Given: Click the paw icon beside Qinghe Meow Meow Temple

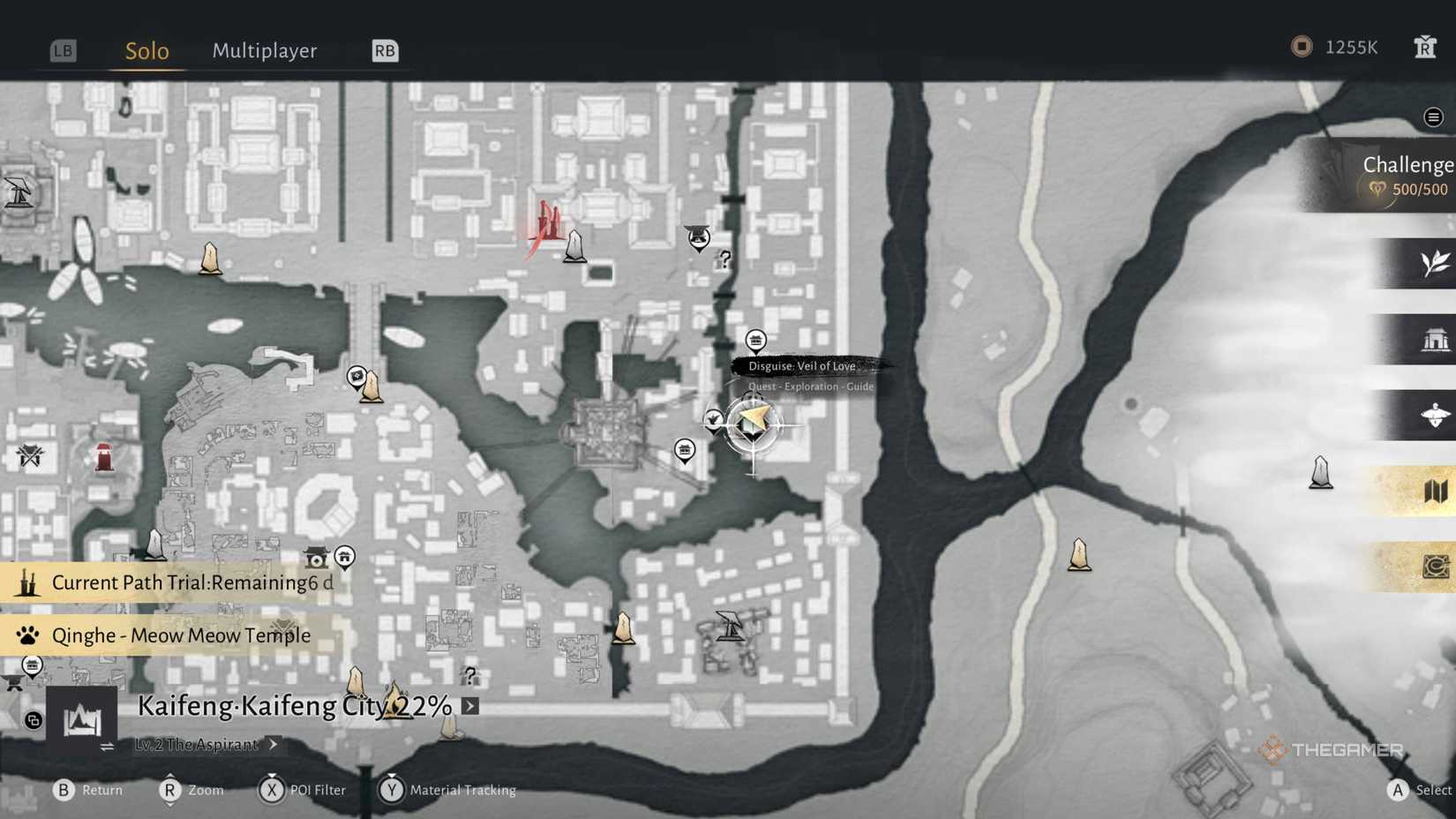Looking at the screenshot, I should (x=29, y=635).
